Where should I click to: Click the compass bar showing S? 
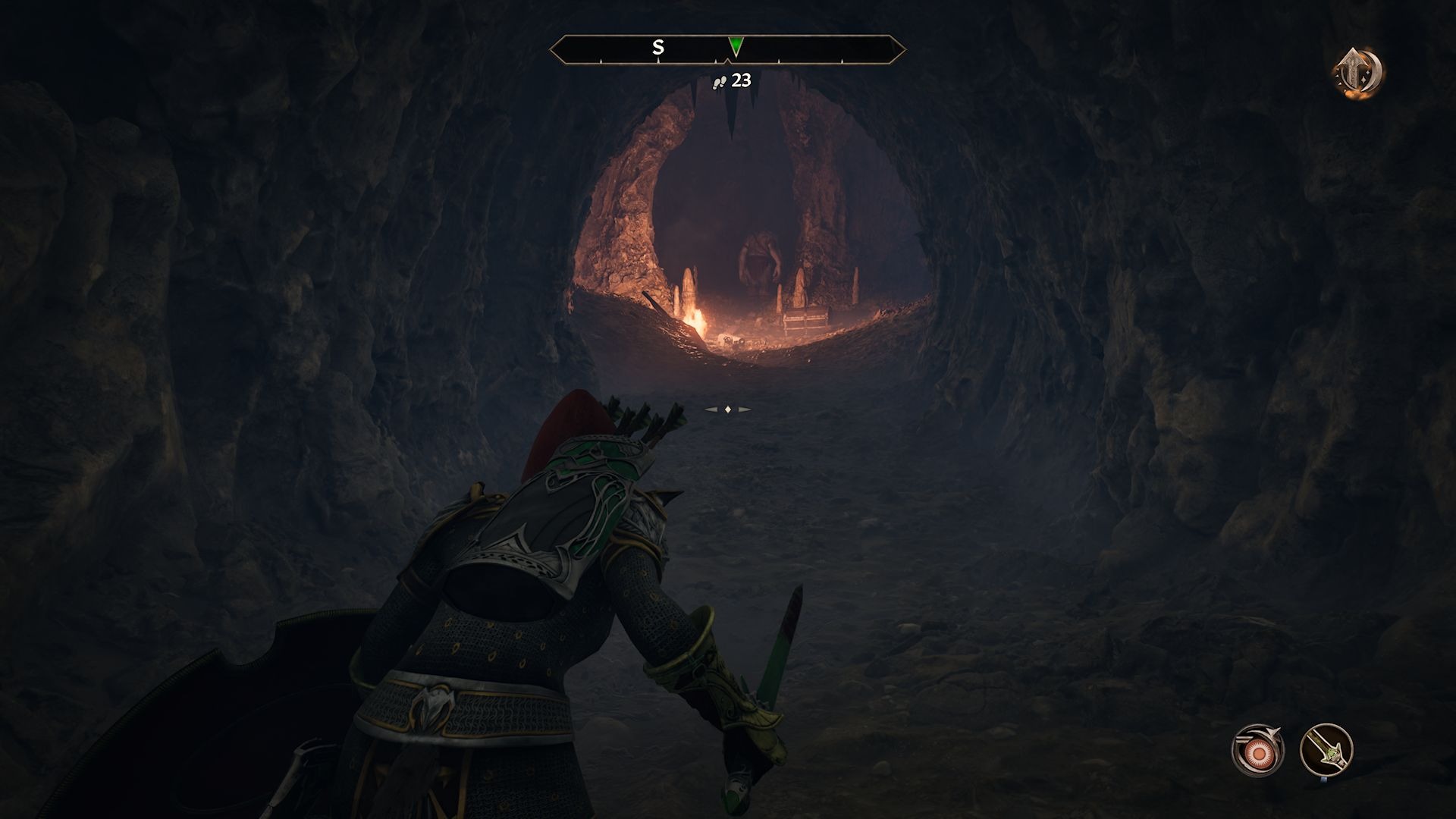tap(658, 49)
